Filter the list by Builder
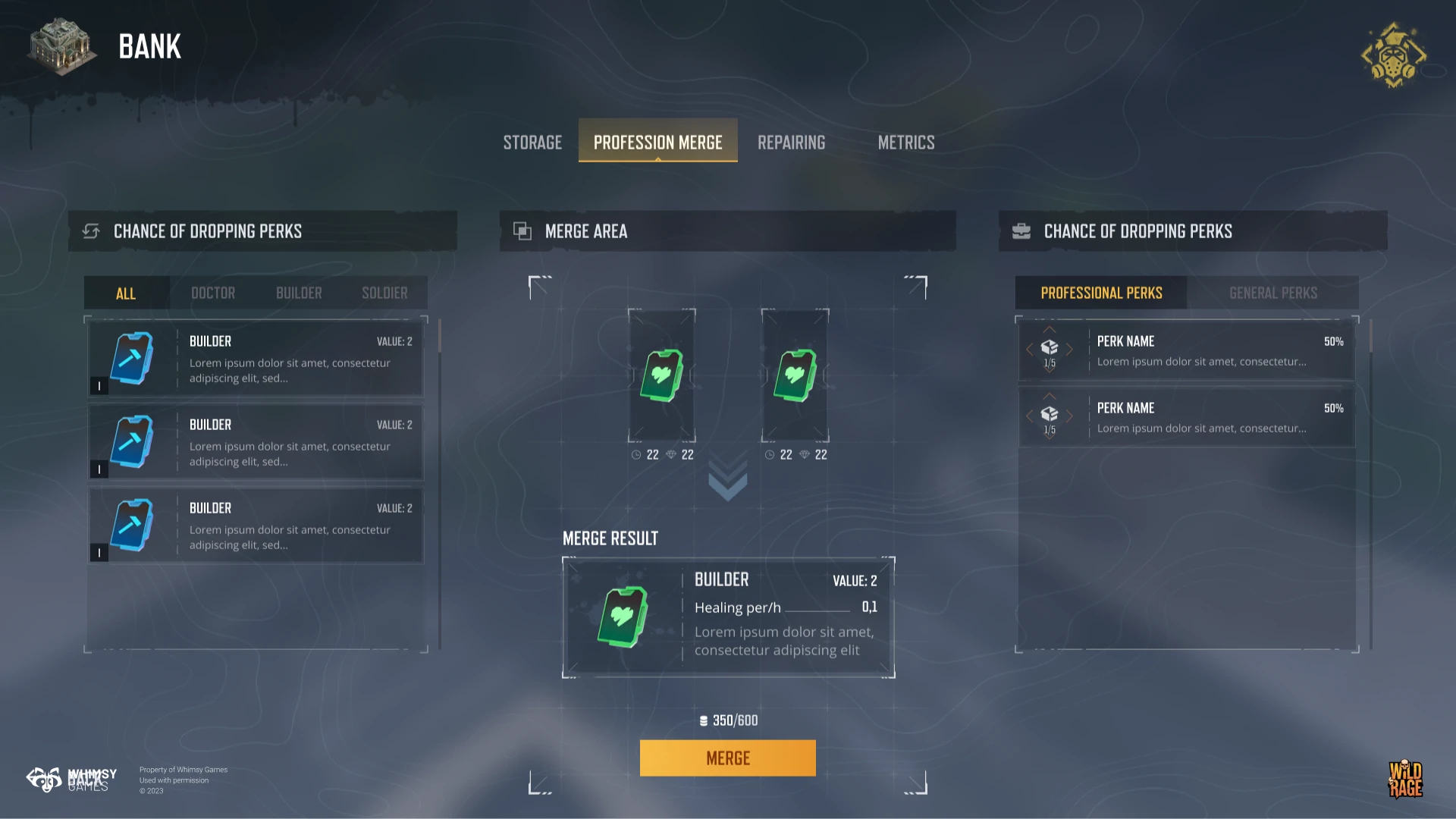 tap(299, 293)
